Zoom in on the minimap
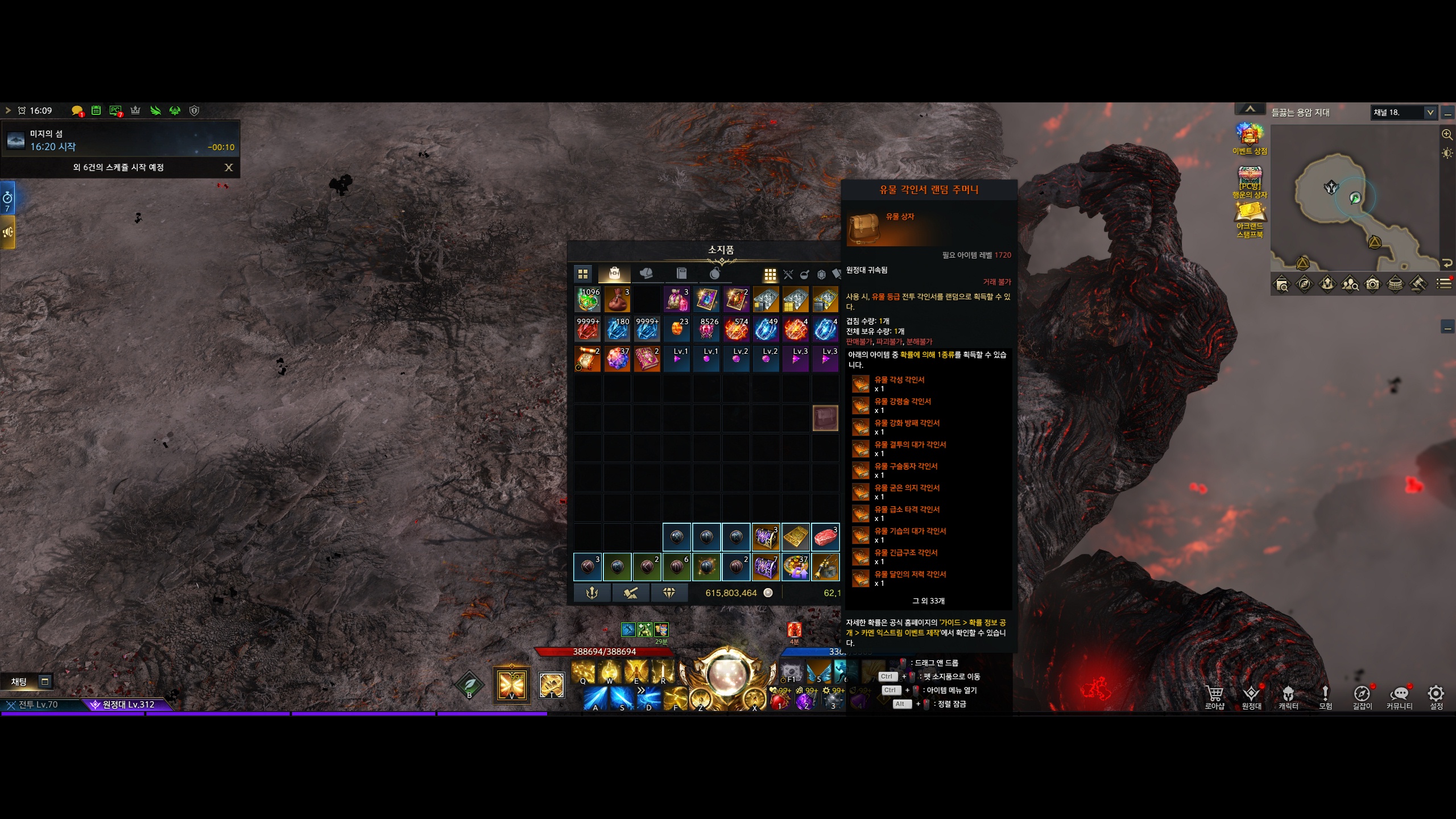Image resolution: width=1456 pixels, height=819 pixels. tap(1447, 135)
